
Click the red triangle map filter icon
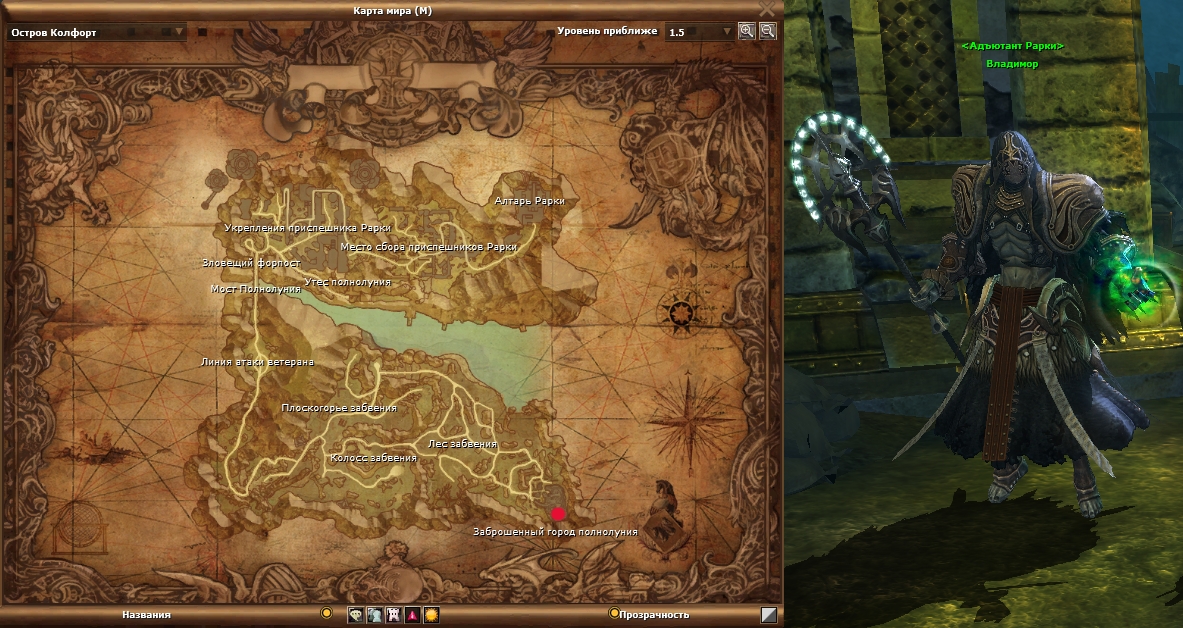(x=412, y=615)
